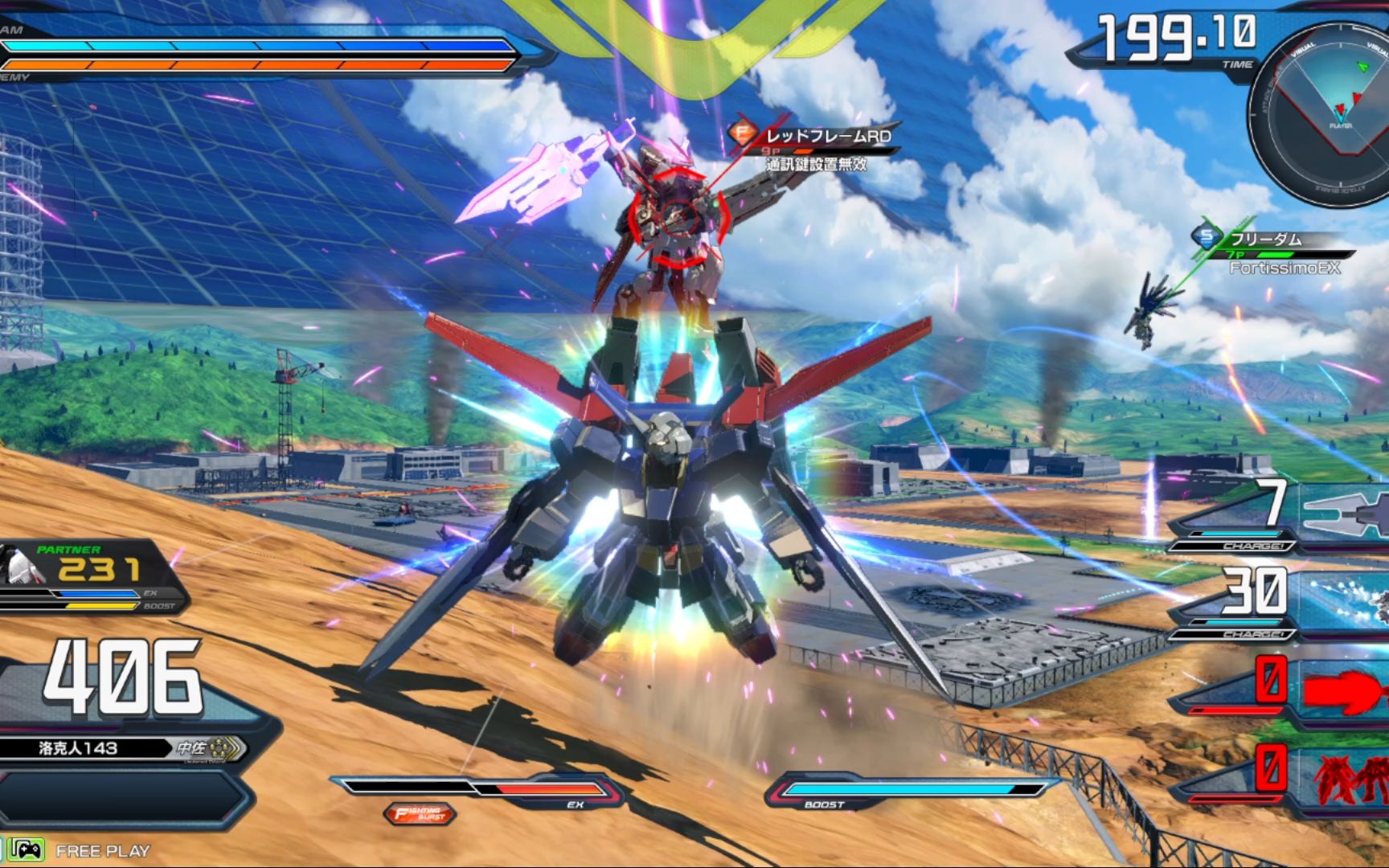1389x868 pixels.
Task: Click the 洛克人143 player name plate
Action: [79, 748]
